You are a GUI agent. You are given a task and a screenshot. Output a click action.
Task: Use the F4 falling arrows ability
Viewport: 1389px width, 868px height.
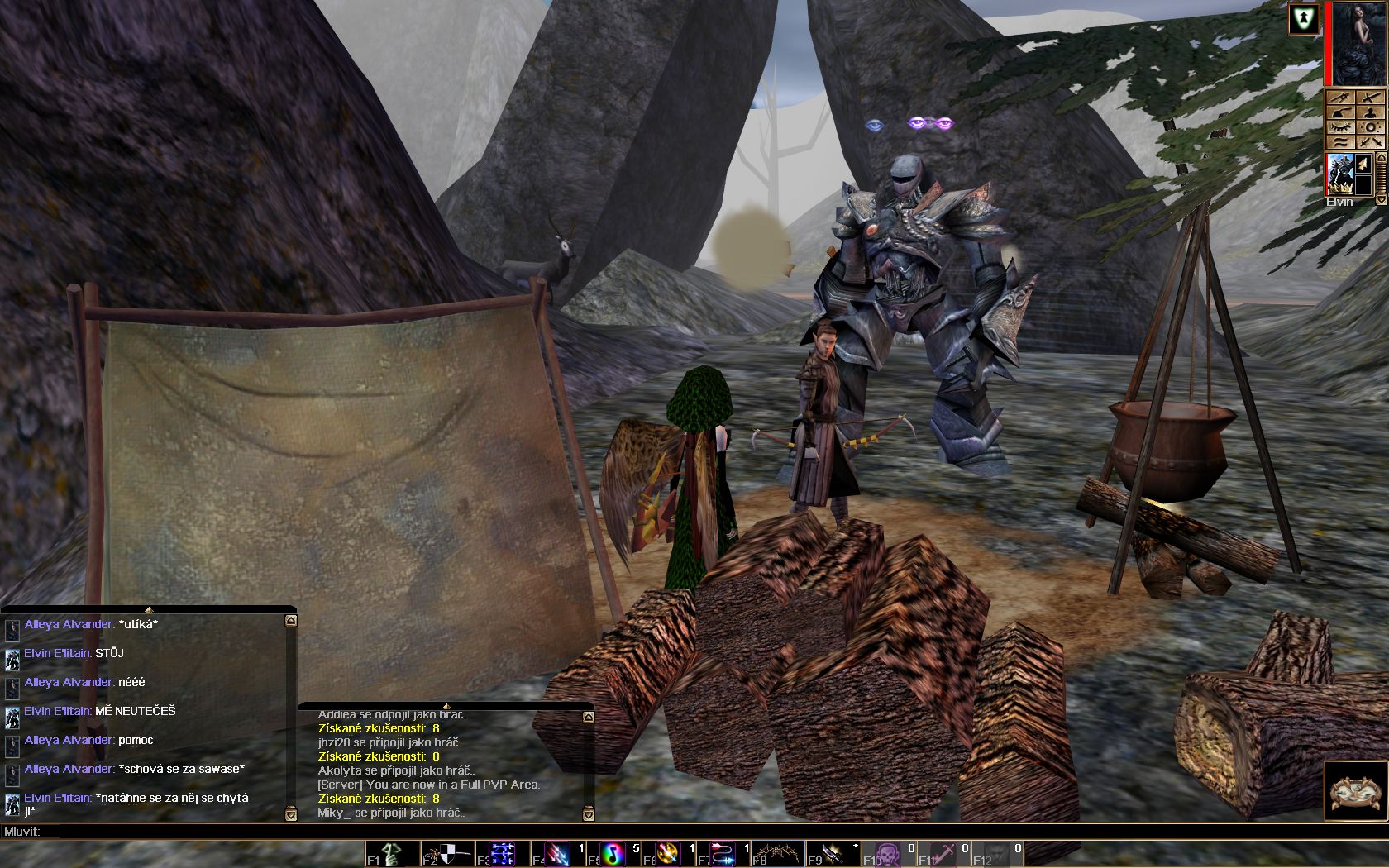(557, 854)
